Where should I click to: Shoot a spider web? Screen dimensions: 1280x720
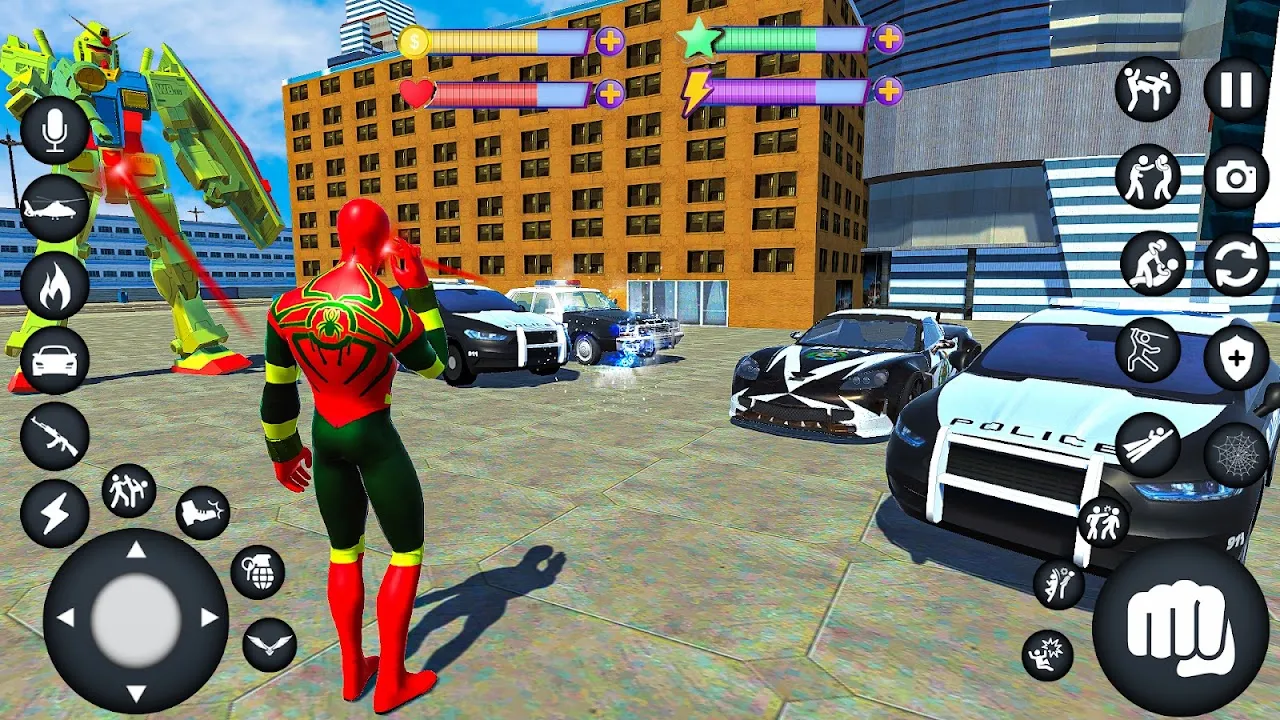click(x=1236, y=455)
